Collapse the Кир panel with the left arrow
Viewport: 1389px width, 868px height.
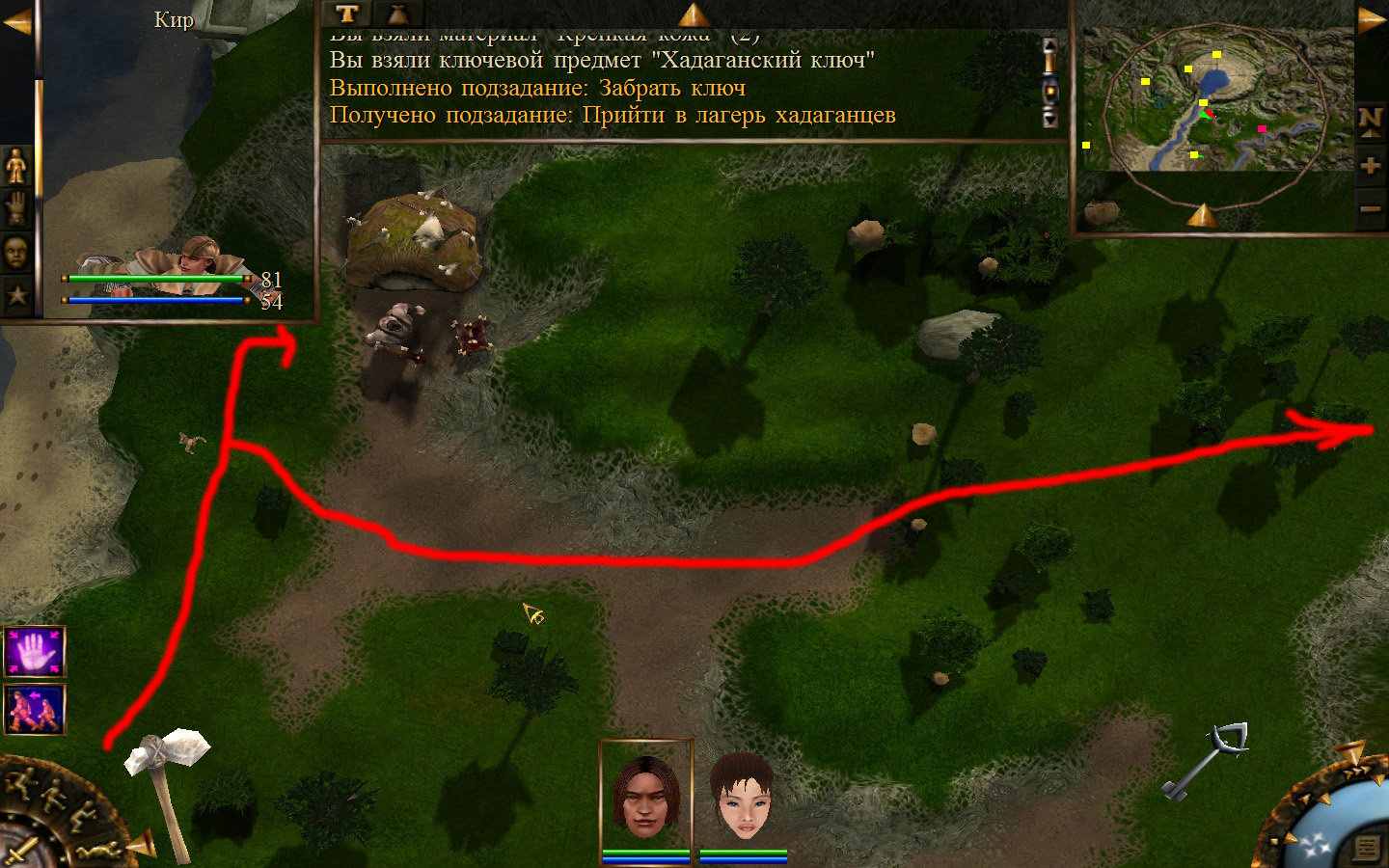tap(16, 21)
